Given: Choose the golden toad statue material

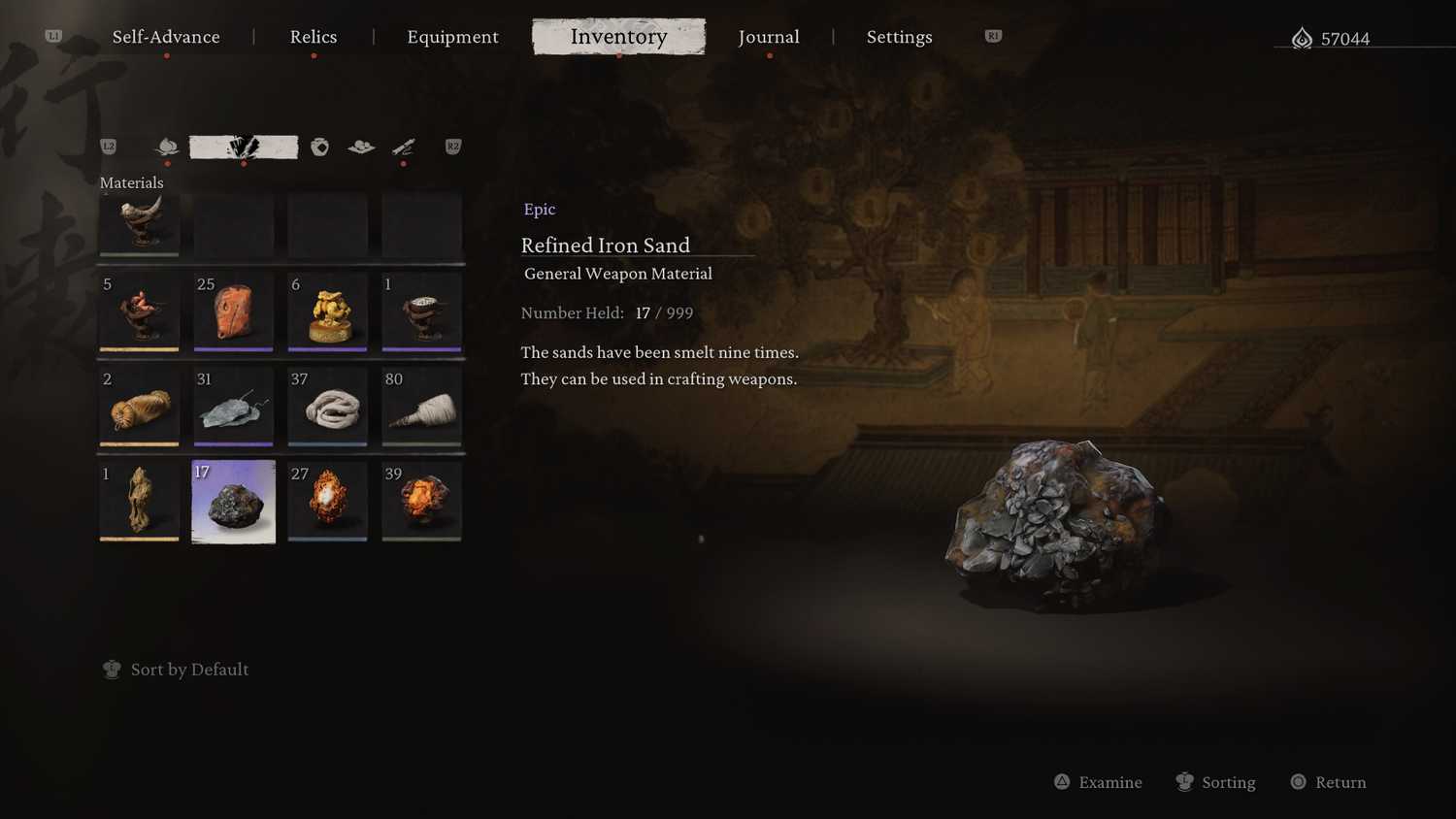Looking at the screenshot, I should (327, 312).
